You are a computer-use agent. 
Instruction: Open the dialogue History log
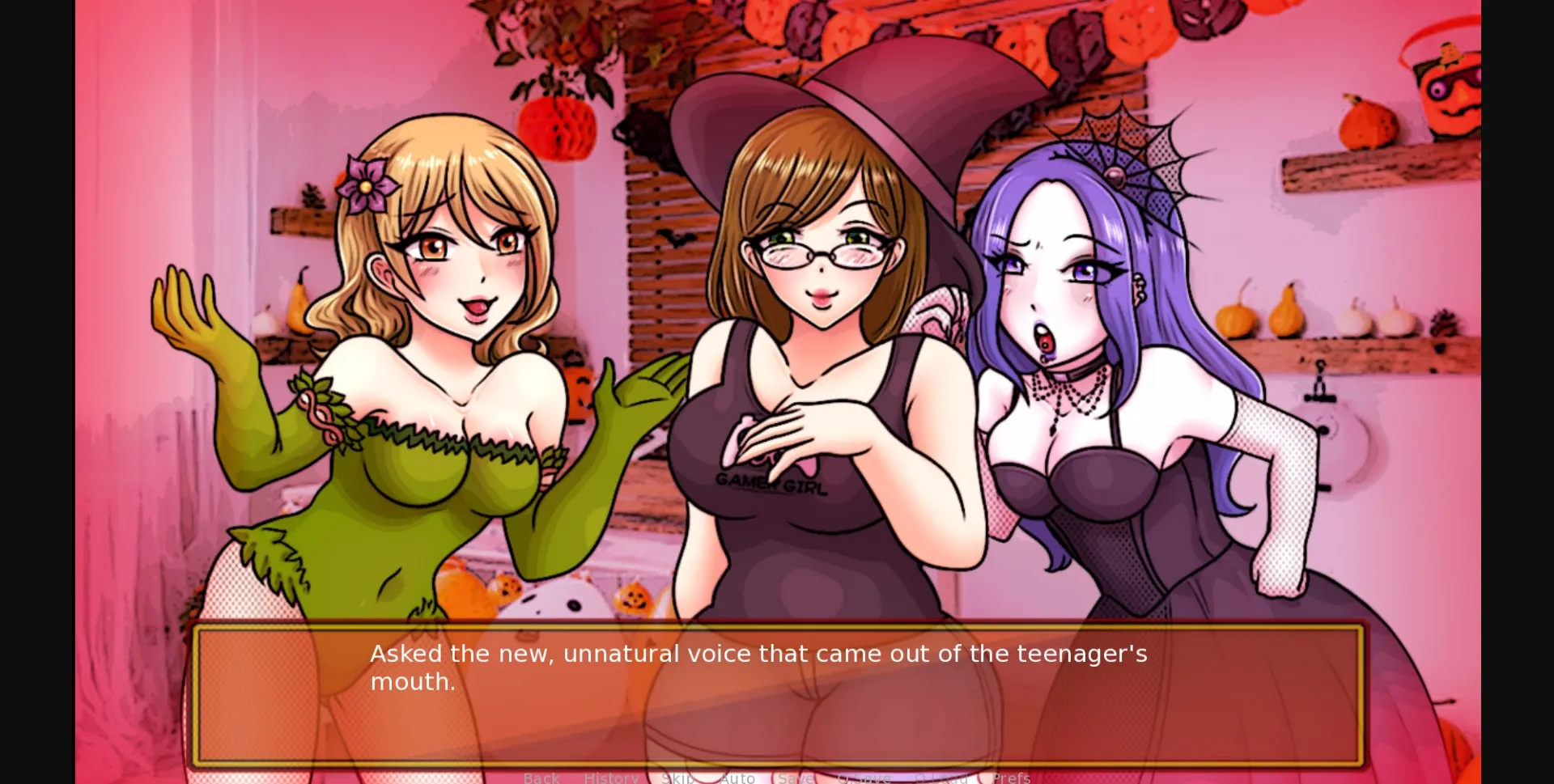[611, 777]
